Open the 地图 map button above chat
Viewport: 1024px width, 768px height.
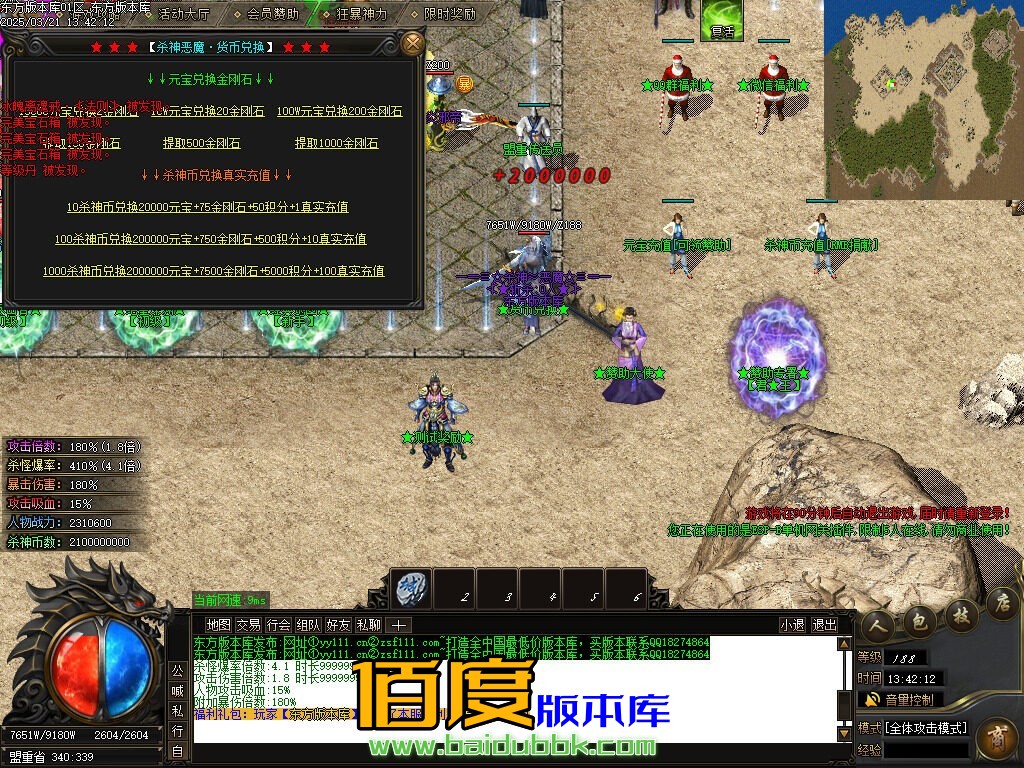pyautogui.click(x=217, y=624)
